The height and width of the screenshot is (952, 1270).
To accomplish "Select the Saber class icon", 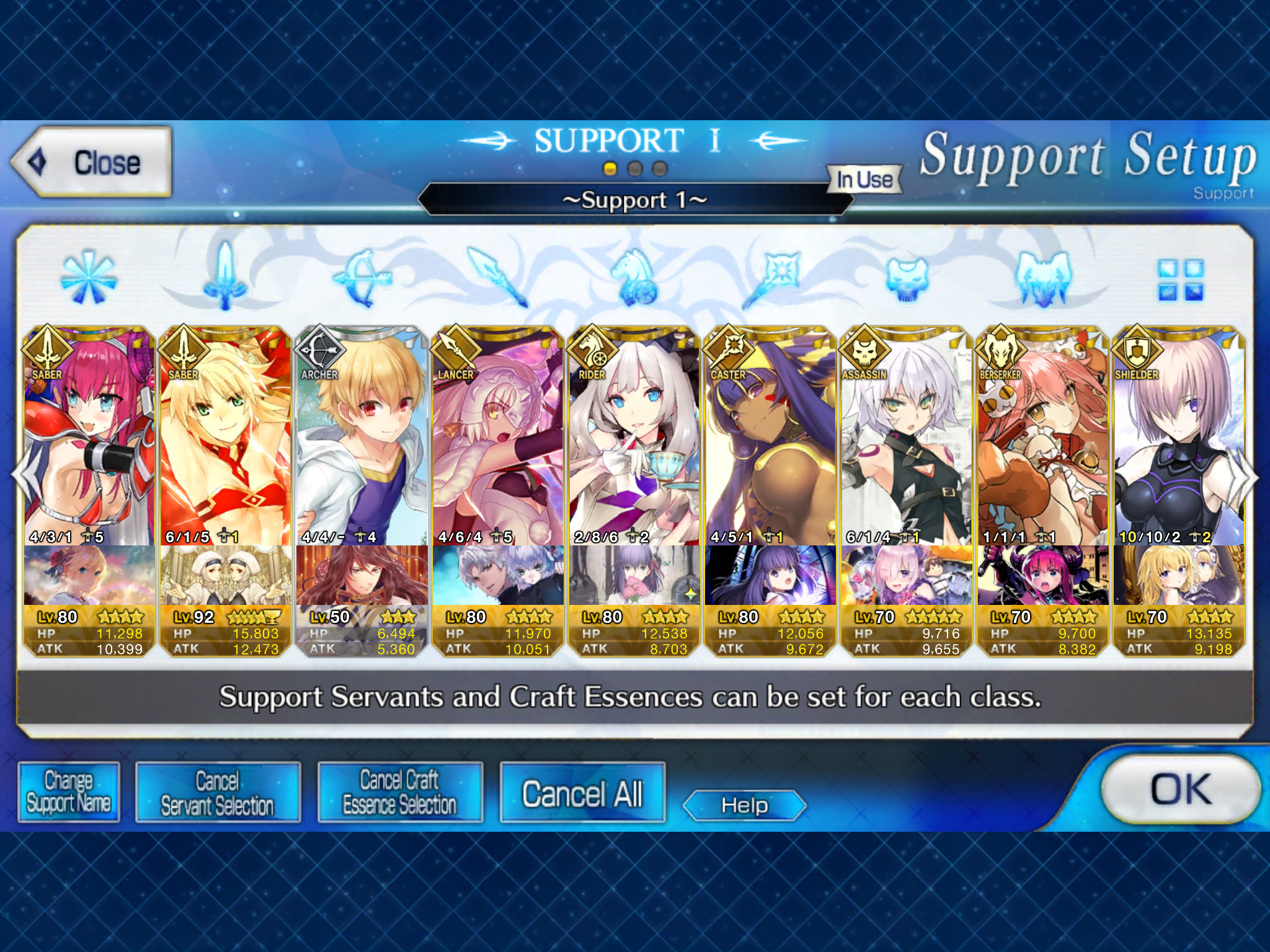I will (225, 276).
